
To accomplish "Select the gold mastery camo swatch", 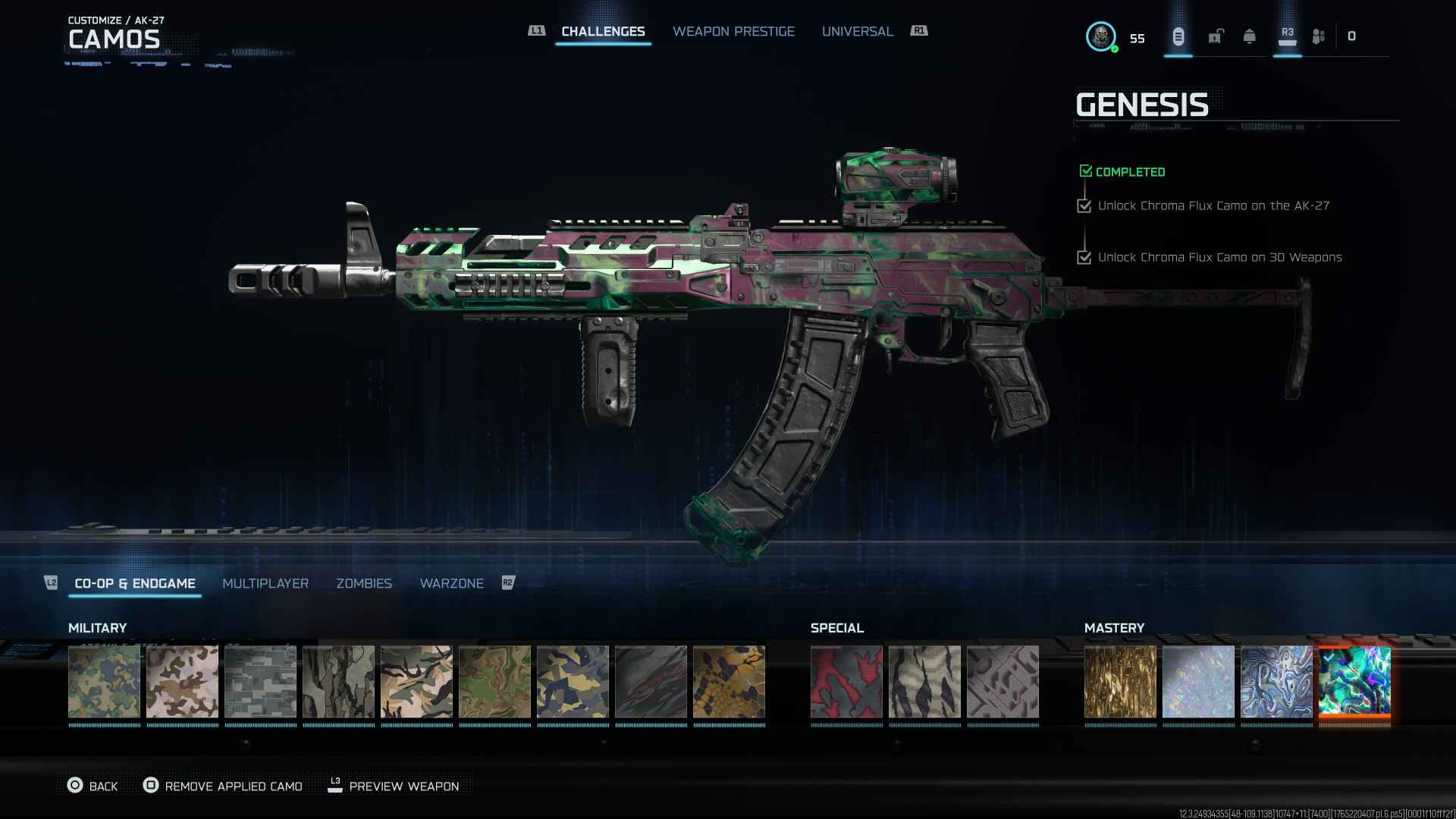I will click(1120, 681).
